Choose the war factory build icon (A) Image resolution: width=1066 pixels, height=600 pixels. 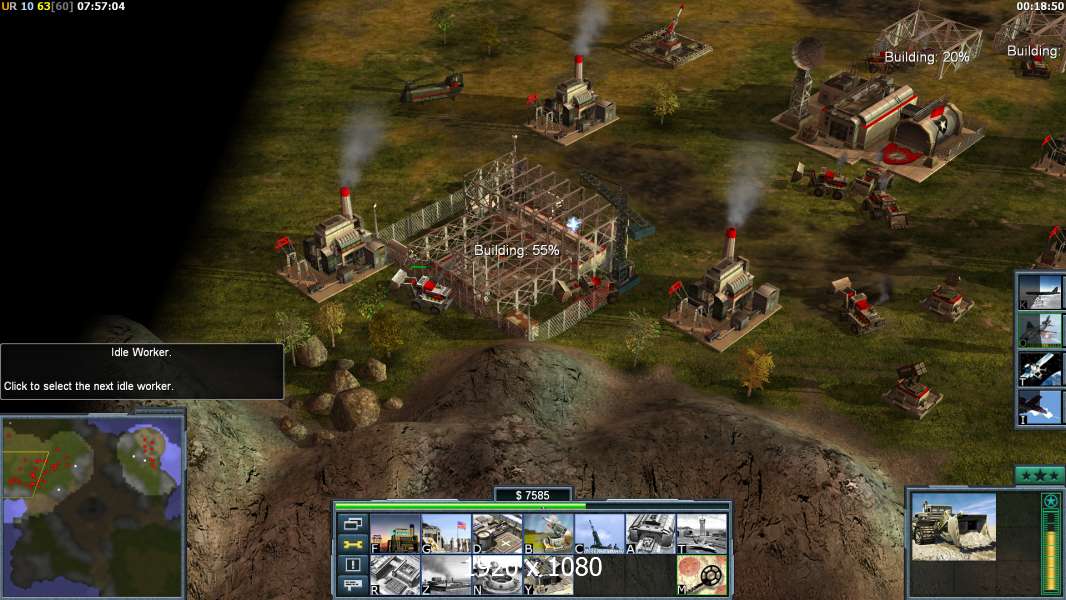pyautogui.click(x=650, y=534)
